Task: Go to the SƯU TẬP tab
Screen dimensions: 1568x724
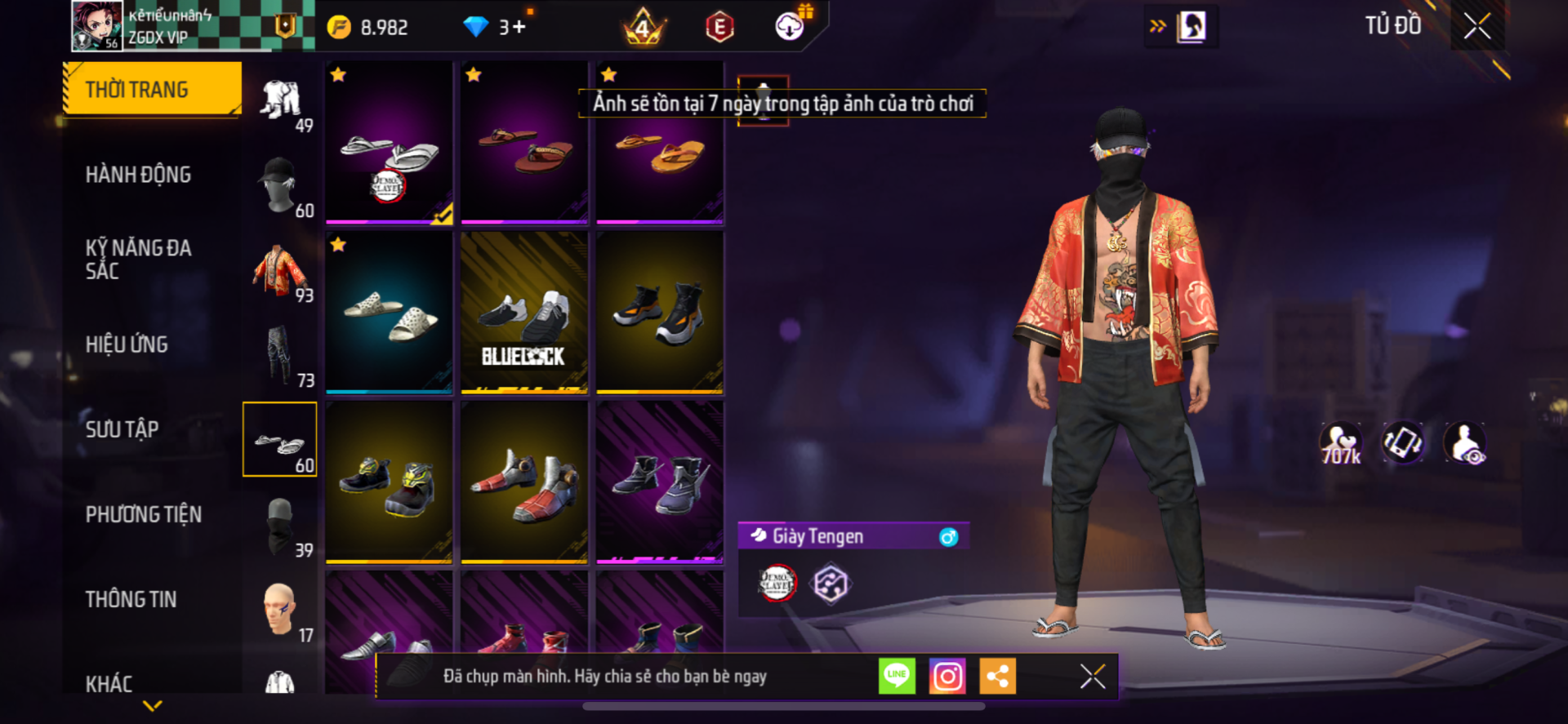Action: tap(122, 429)
